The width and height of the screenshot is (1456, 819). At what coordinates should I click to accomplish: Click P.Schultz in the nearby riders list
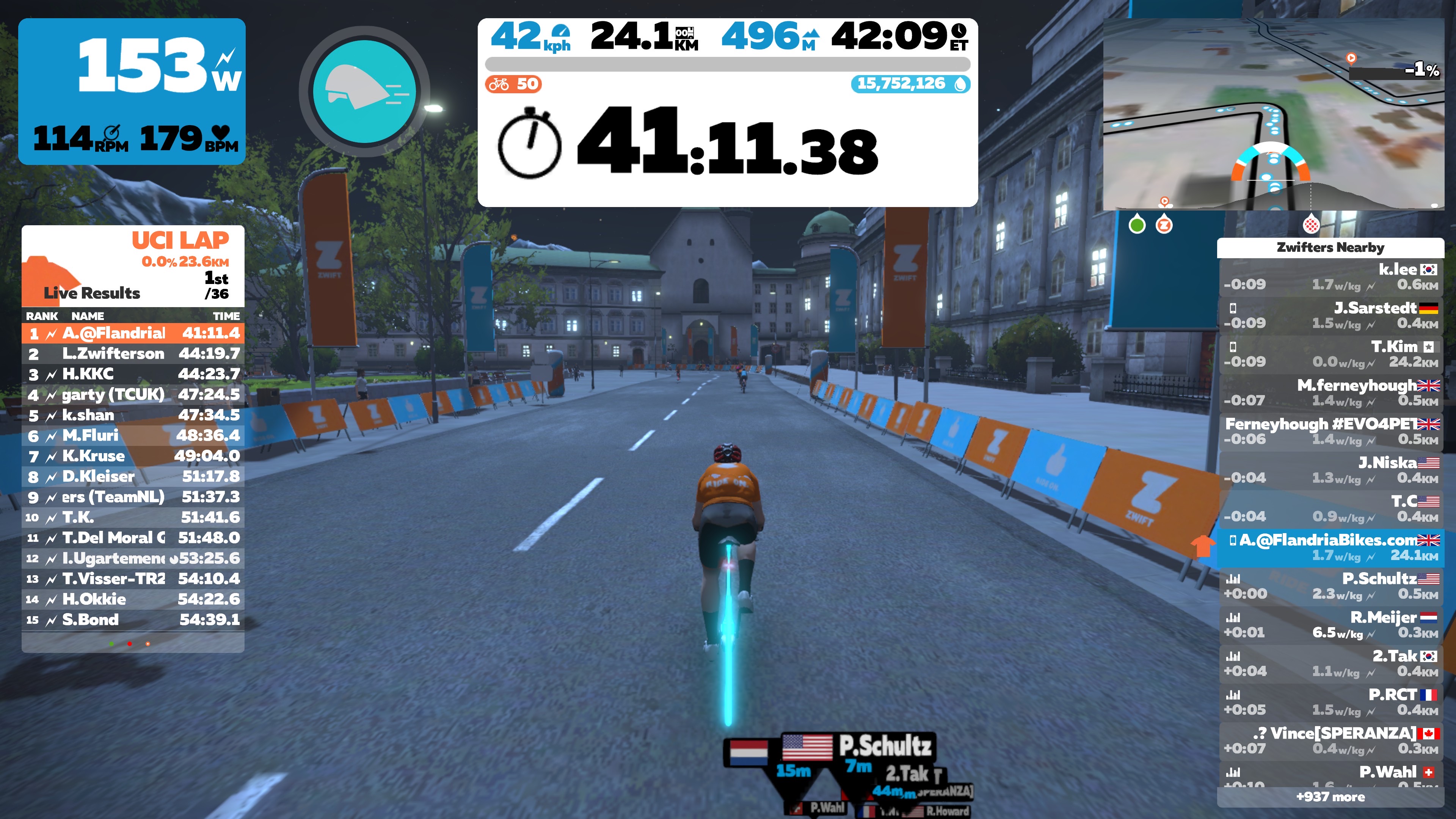point(1330,586)
